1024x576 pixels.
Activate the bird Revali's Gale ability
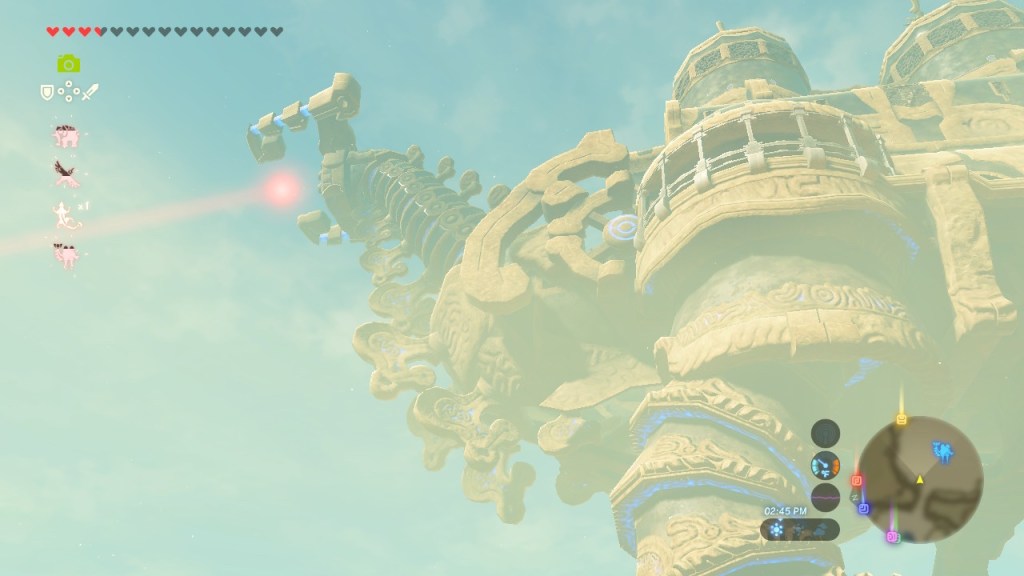[x=68, y=173]
